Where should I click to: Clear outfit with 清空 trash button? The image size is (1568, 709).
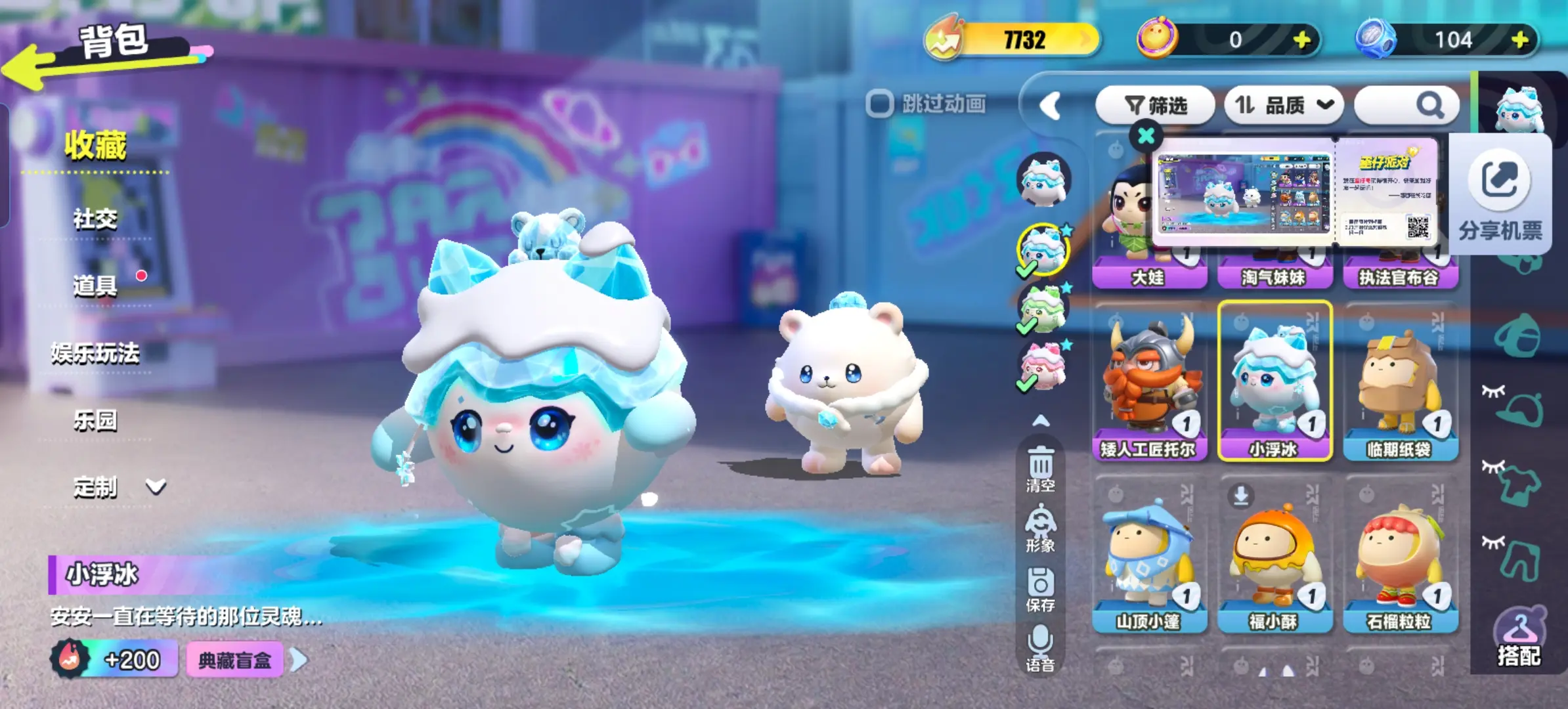point(1041,469)
